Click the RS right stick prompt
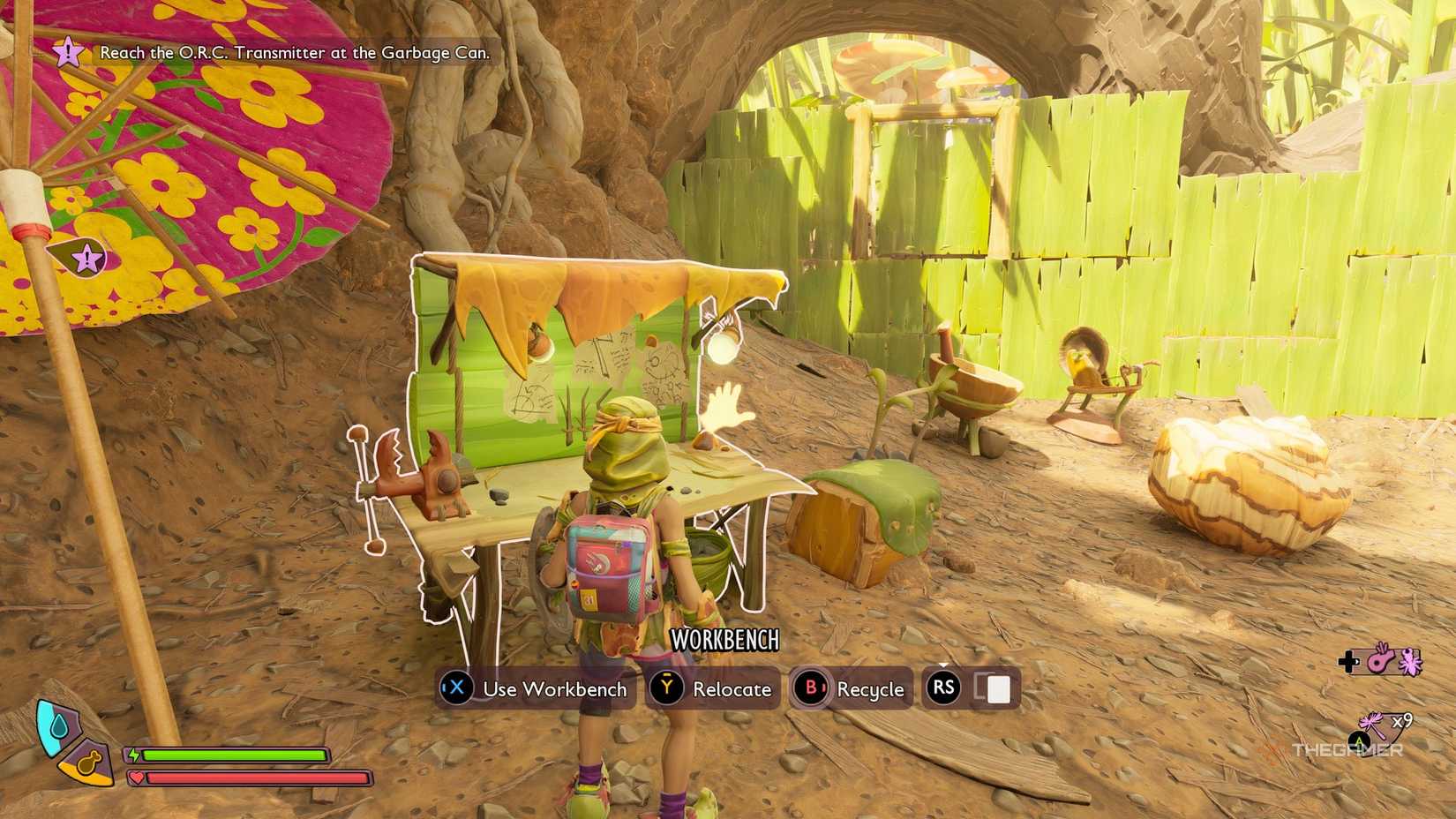This screenshot has width=1456, height=819. [943, 688]
